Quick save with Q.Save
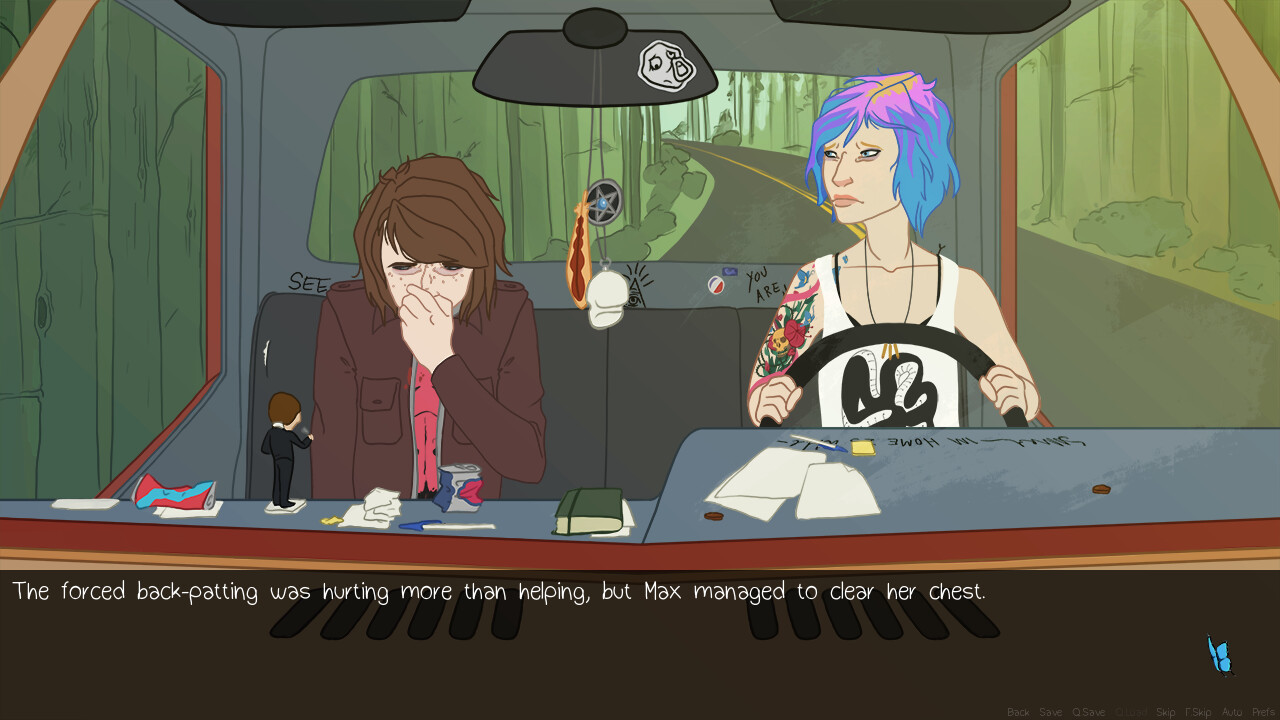Image resolution: width=1280 pixels, height=720 pixels. (x=1088, y=710)
